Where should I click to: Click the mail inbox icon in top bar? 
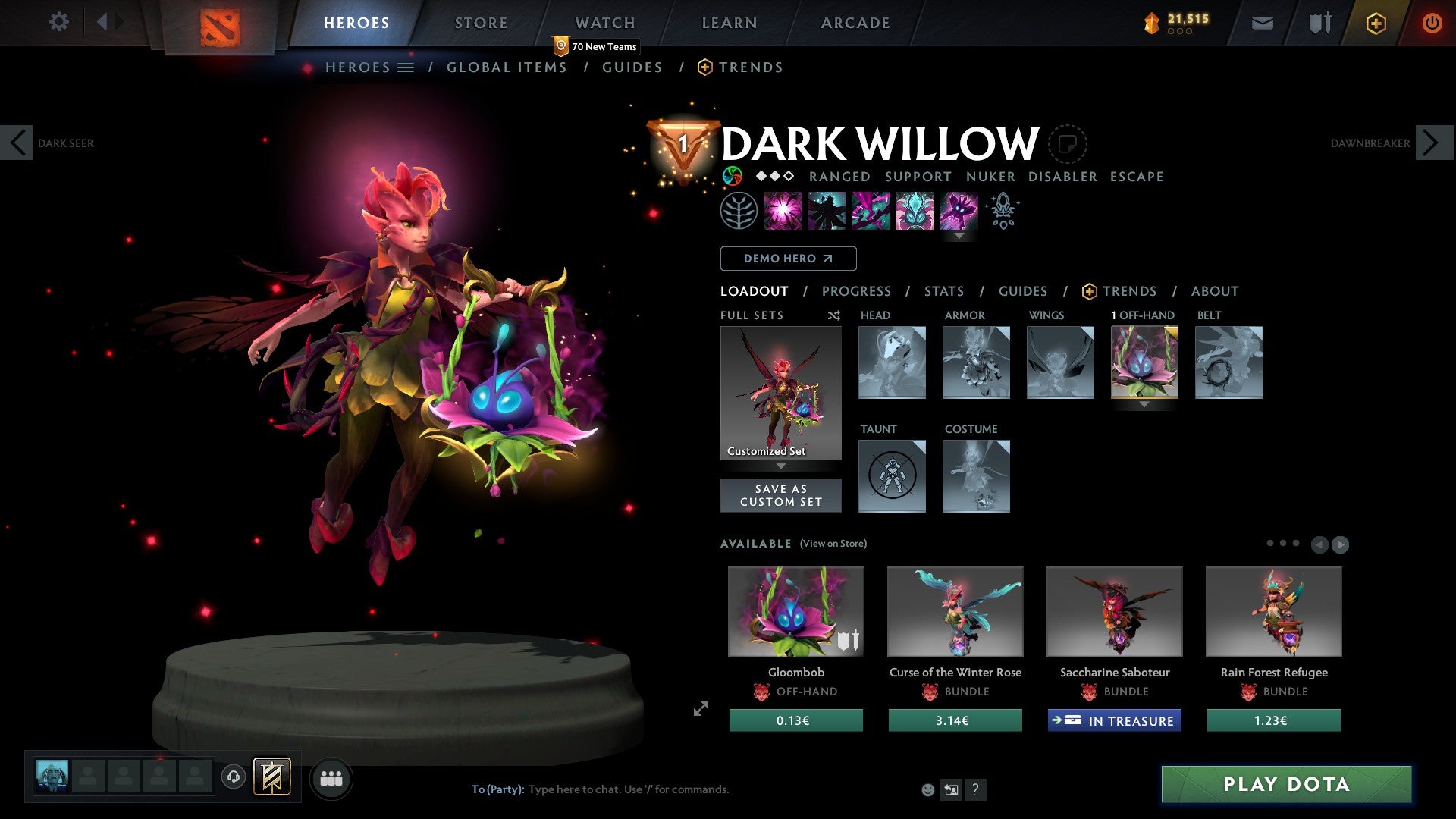(1263, 22)
